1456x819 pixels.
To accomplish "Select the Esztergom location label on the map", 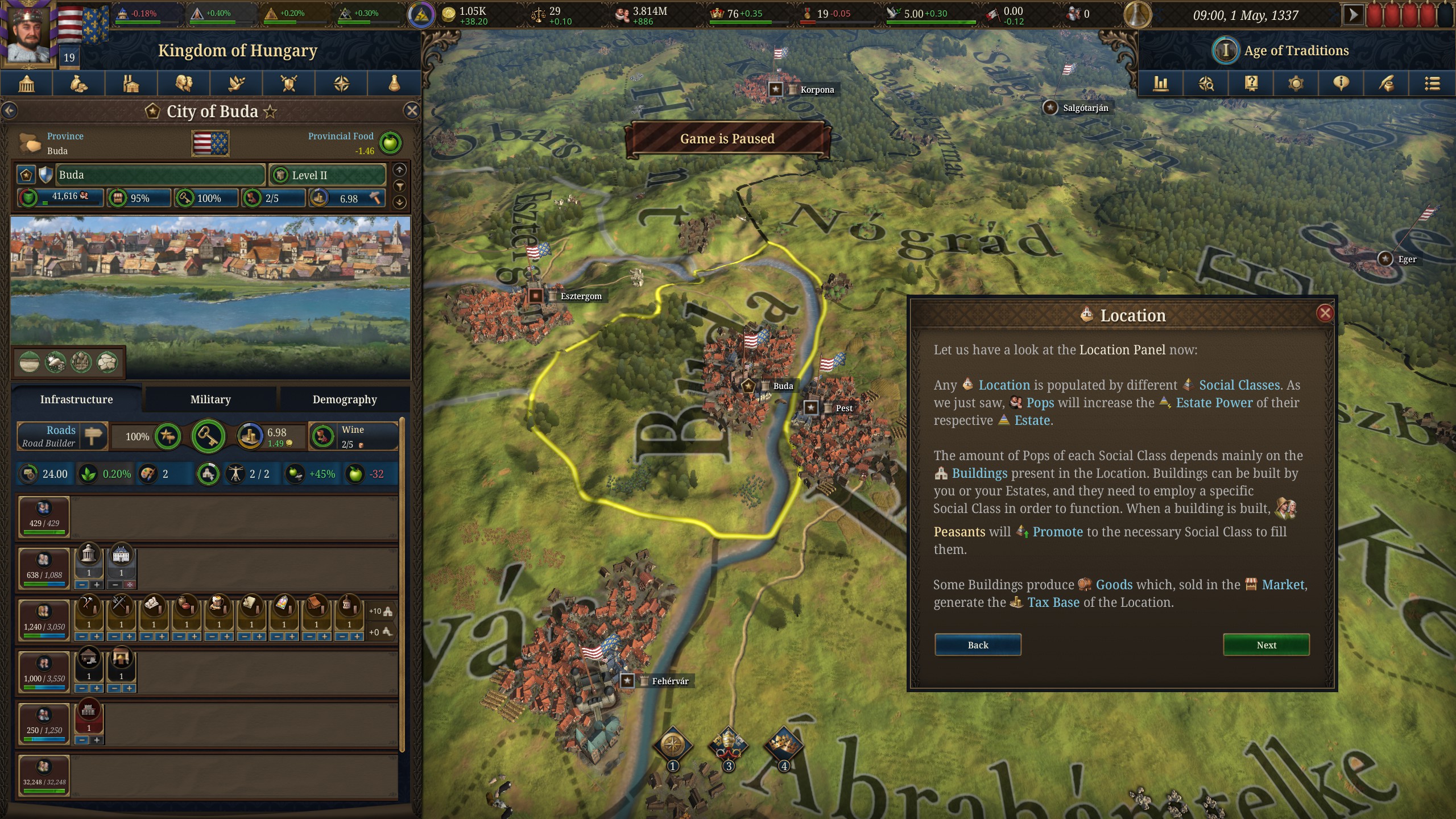I will pyautogui.click(x=580, y=296).
